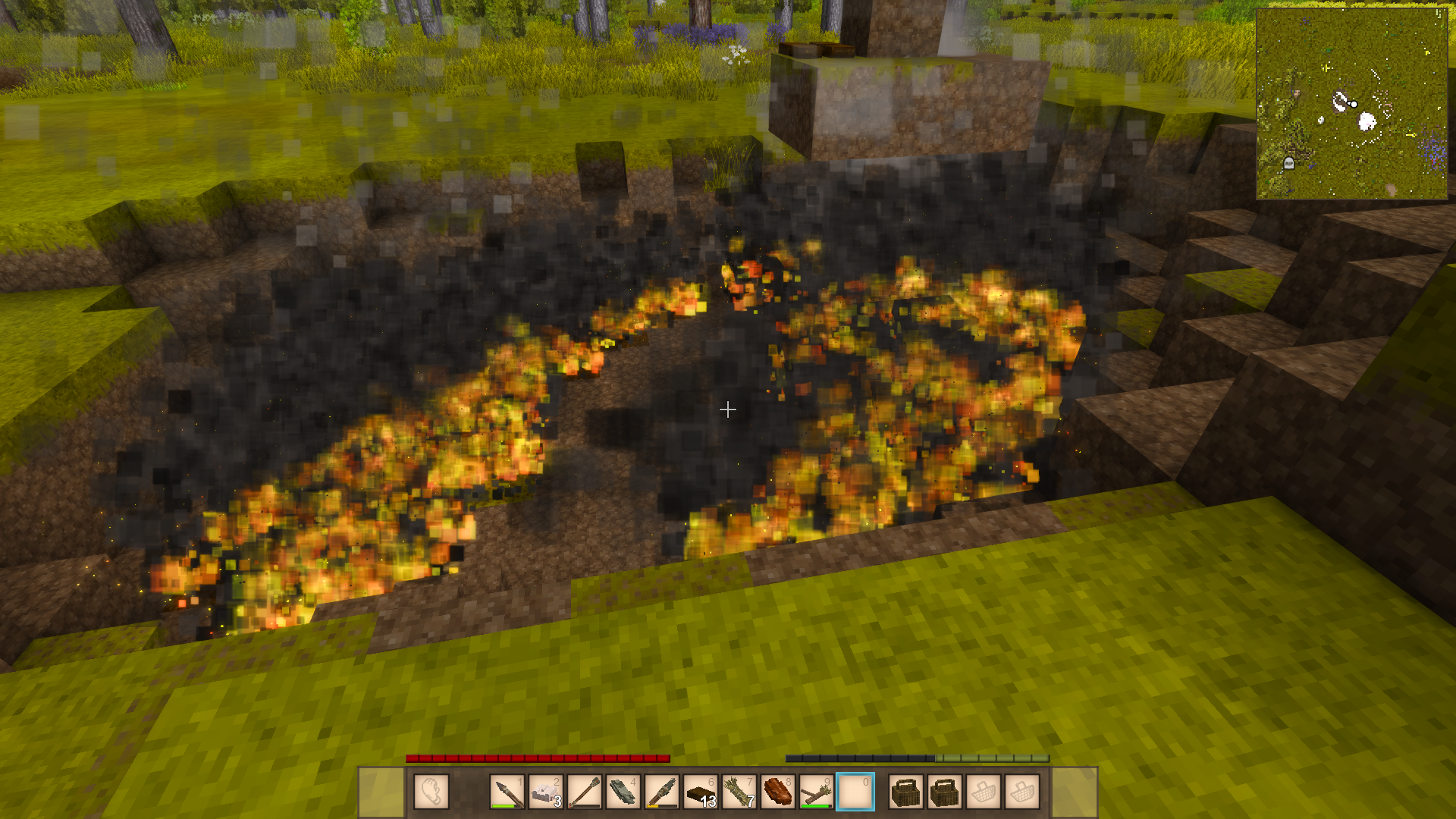1456x819 pixels.
Task: Choose the long stick tool in slot 3
Action: (585, 792)
